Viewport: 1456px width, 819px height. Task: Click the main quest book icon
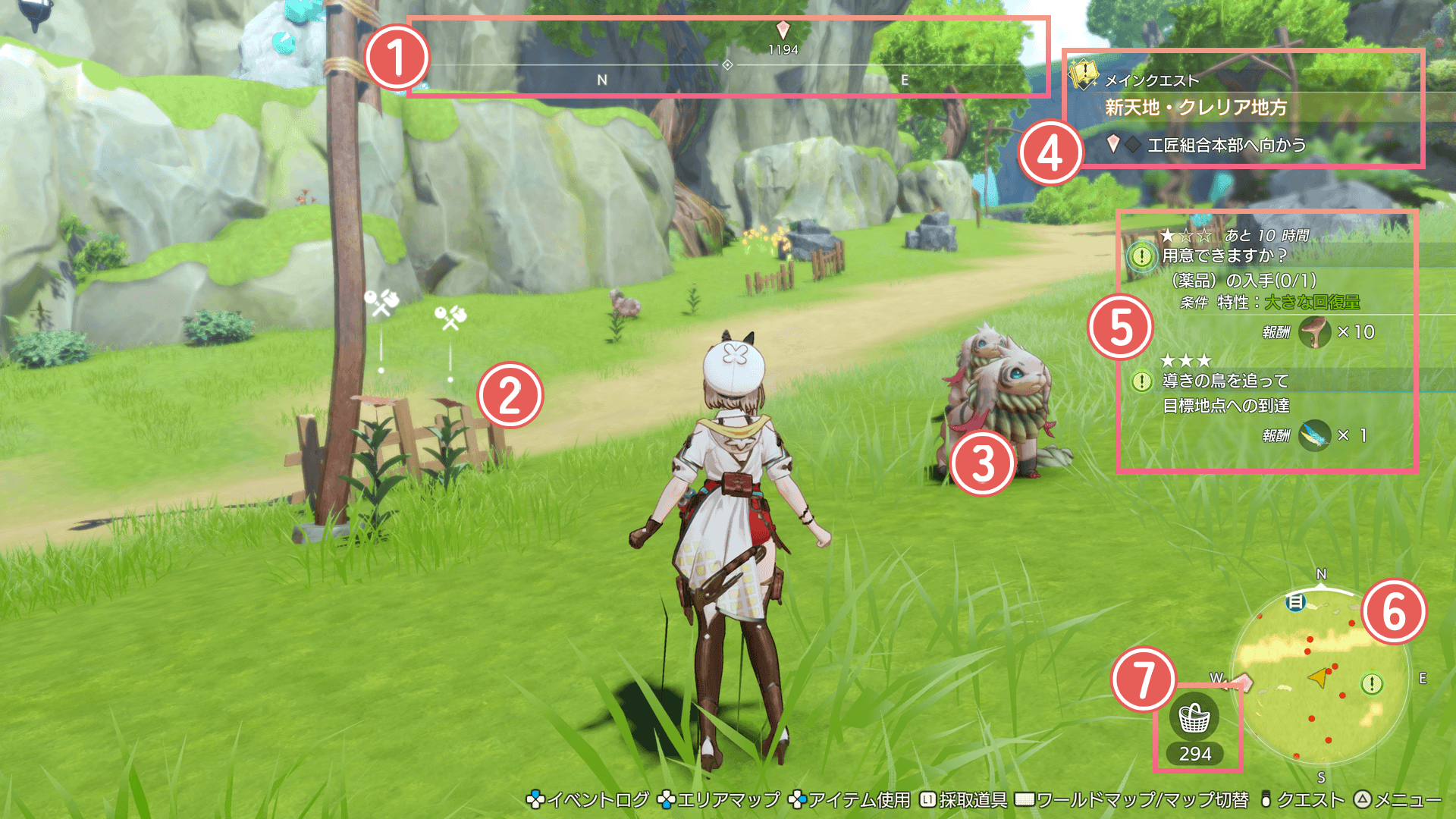1083,74
